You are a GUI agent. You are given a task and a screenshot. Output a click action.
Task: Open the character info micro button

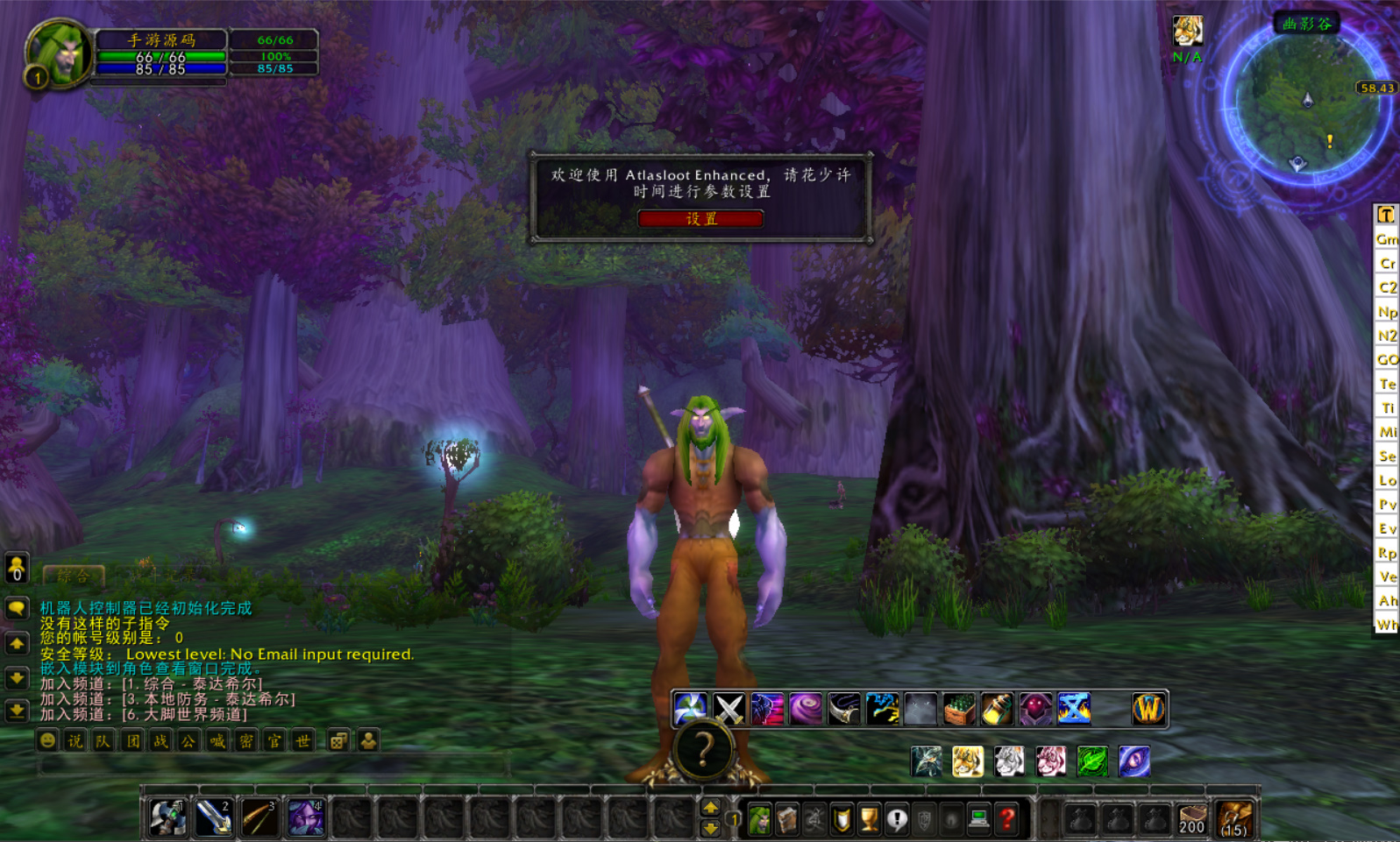(759, 819)
